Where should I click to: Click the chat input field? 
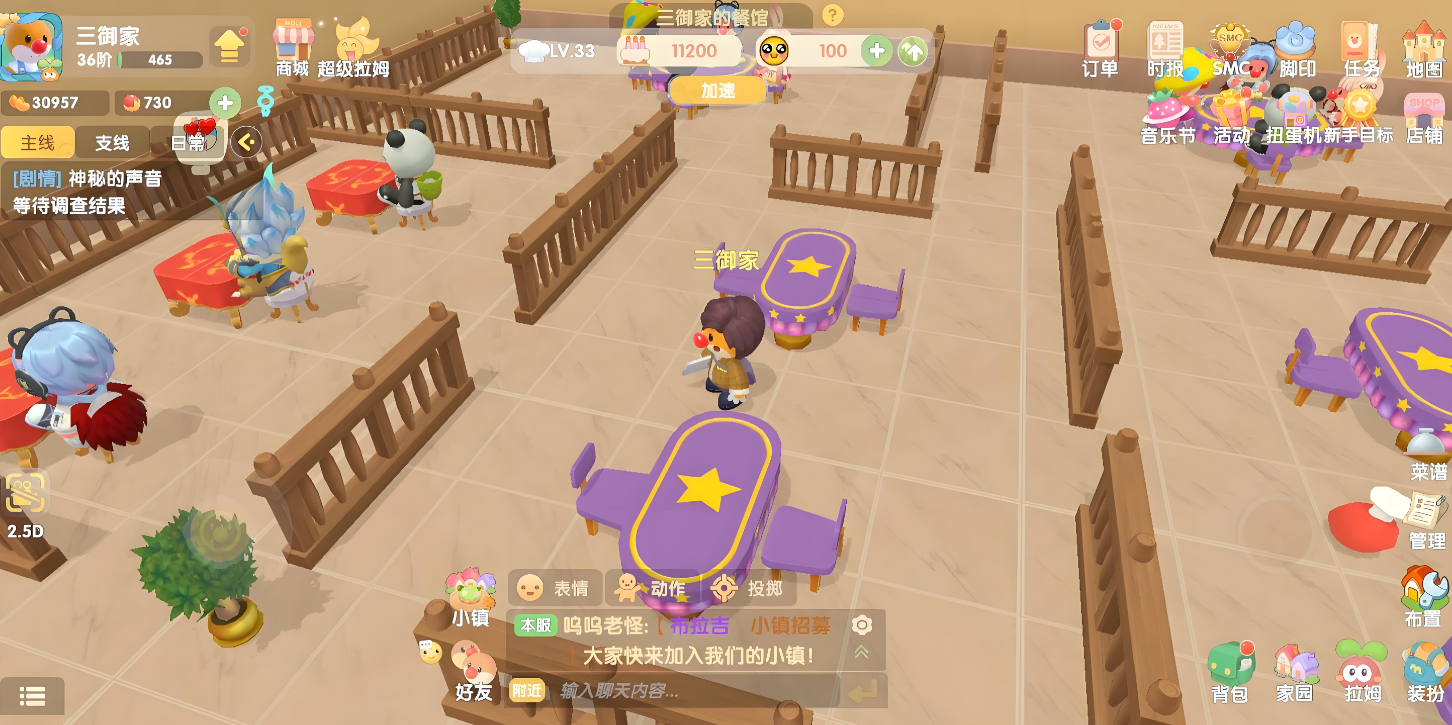coord(690,690)
